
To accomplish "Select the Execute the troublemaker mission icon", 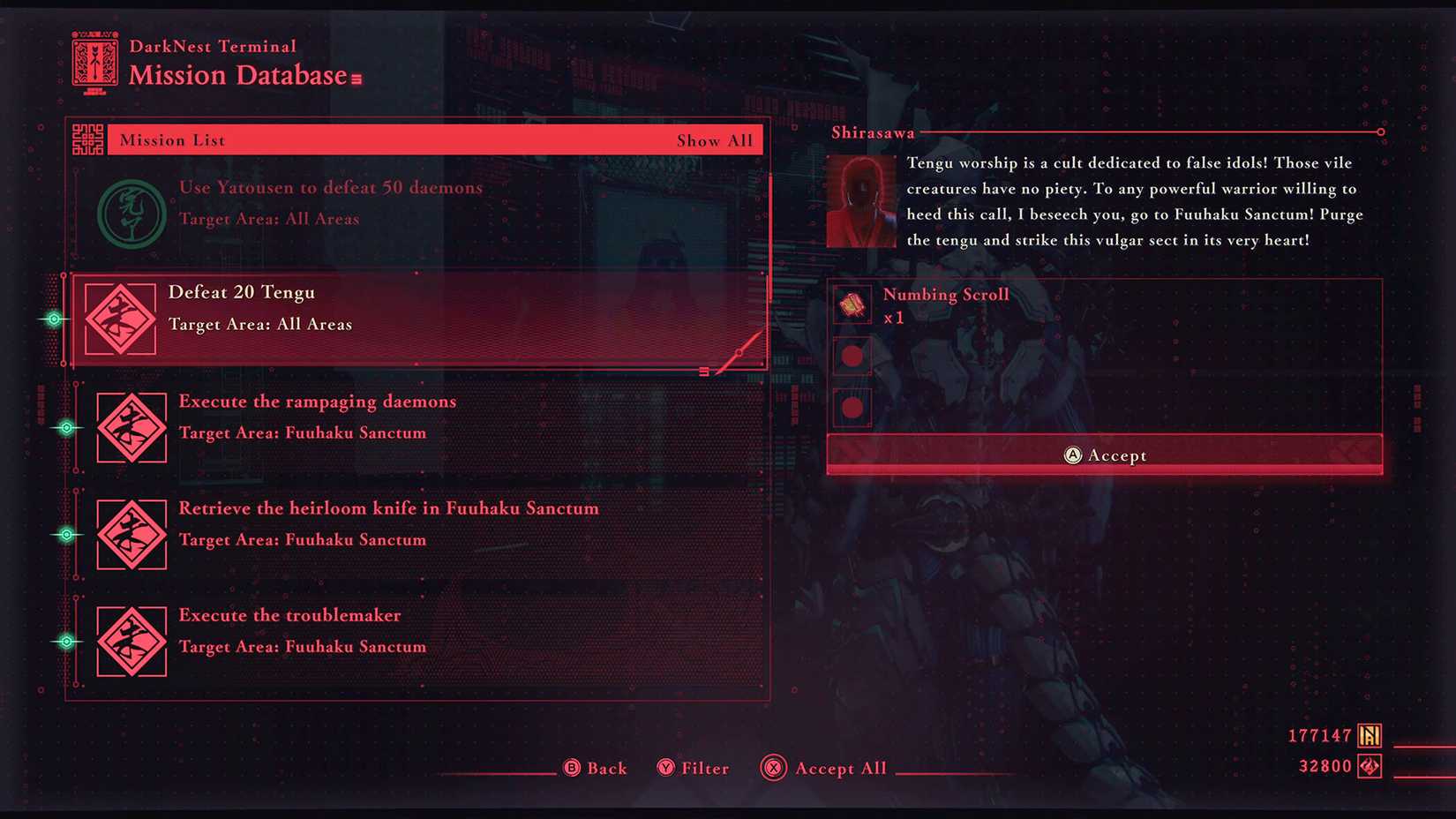I will coord(131,642).
